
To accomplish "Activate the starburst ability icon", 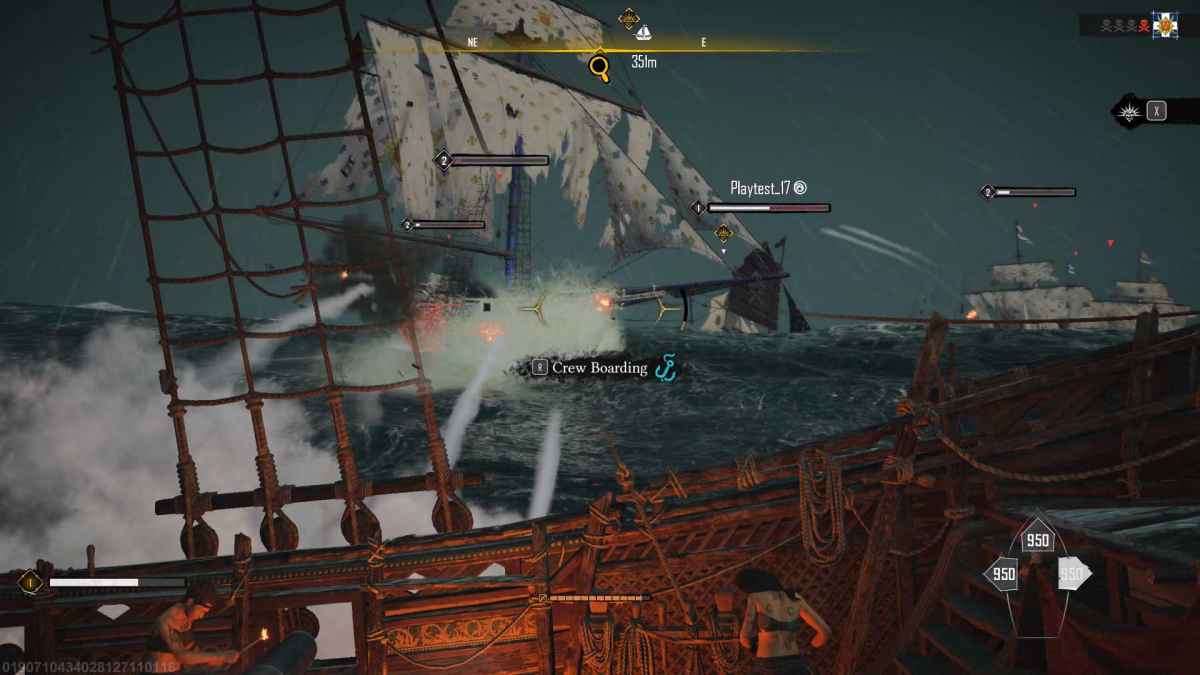I will click(1130, 110).
